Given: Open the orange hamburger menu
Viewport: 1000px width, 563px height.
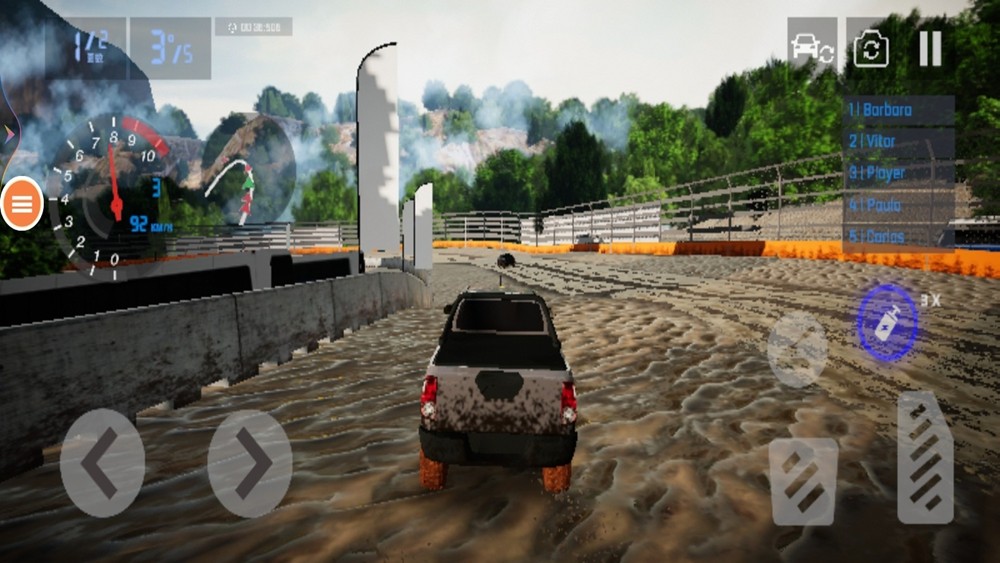Looking at the screenshot, I should tap(21, 204).
